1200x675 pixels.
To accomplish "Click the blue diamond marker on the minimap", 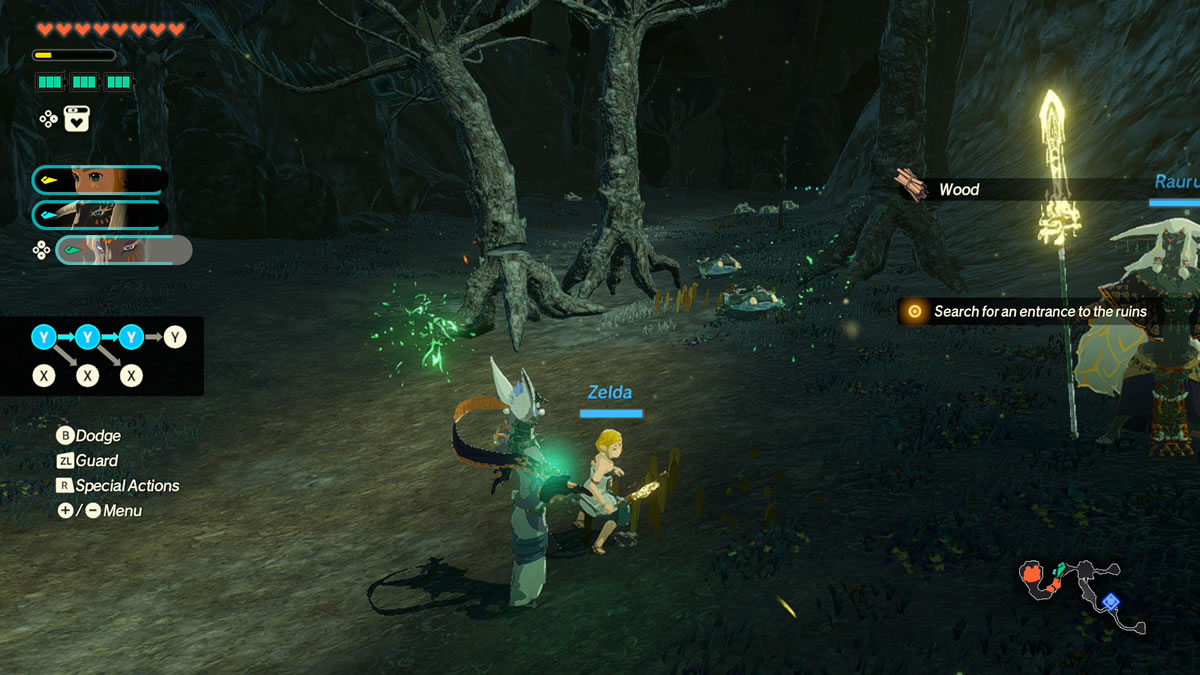I will pyautogui.click(x=1110, y=602).
